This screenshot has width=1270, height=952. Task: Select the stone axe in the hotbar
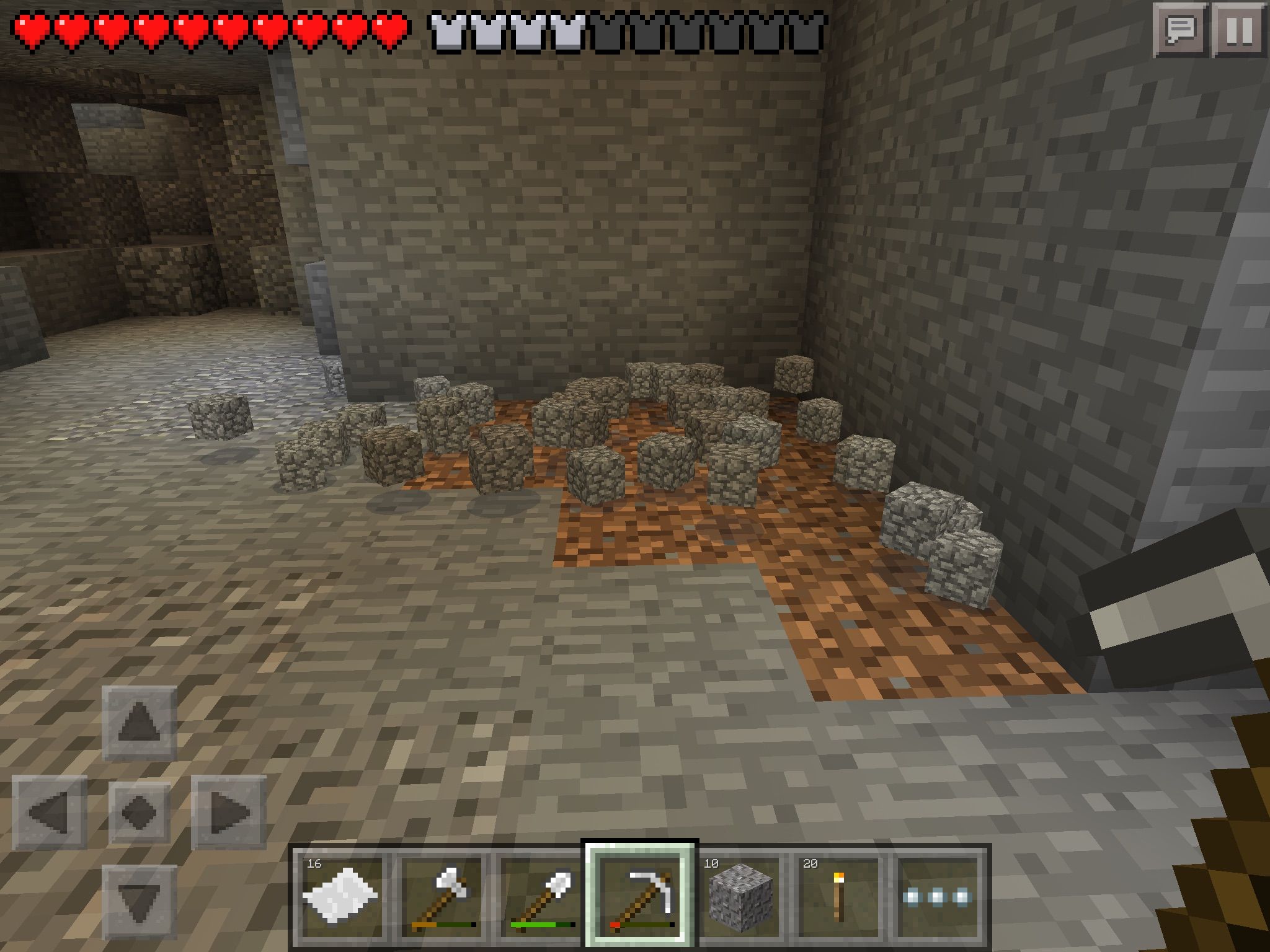442,893
